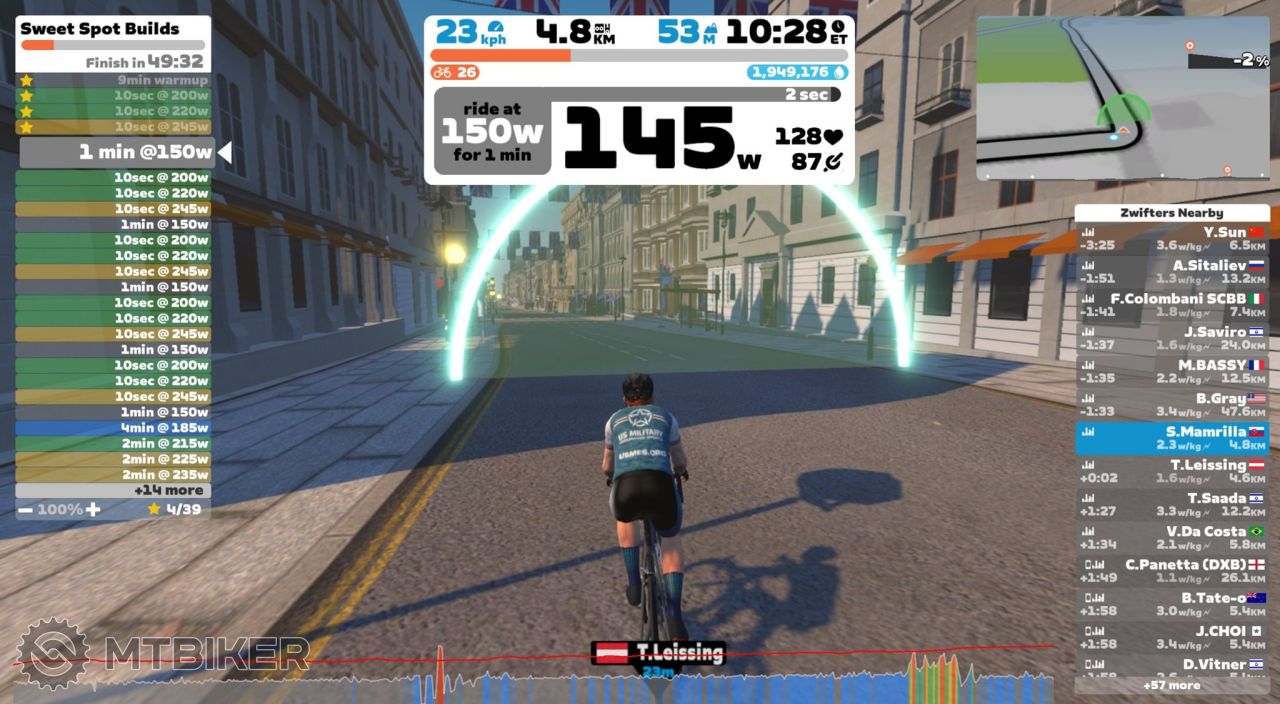Select V.Da Costa rider row

pyautogui.click(x=1172, y=538)
